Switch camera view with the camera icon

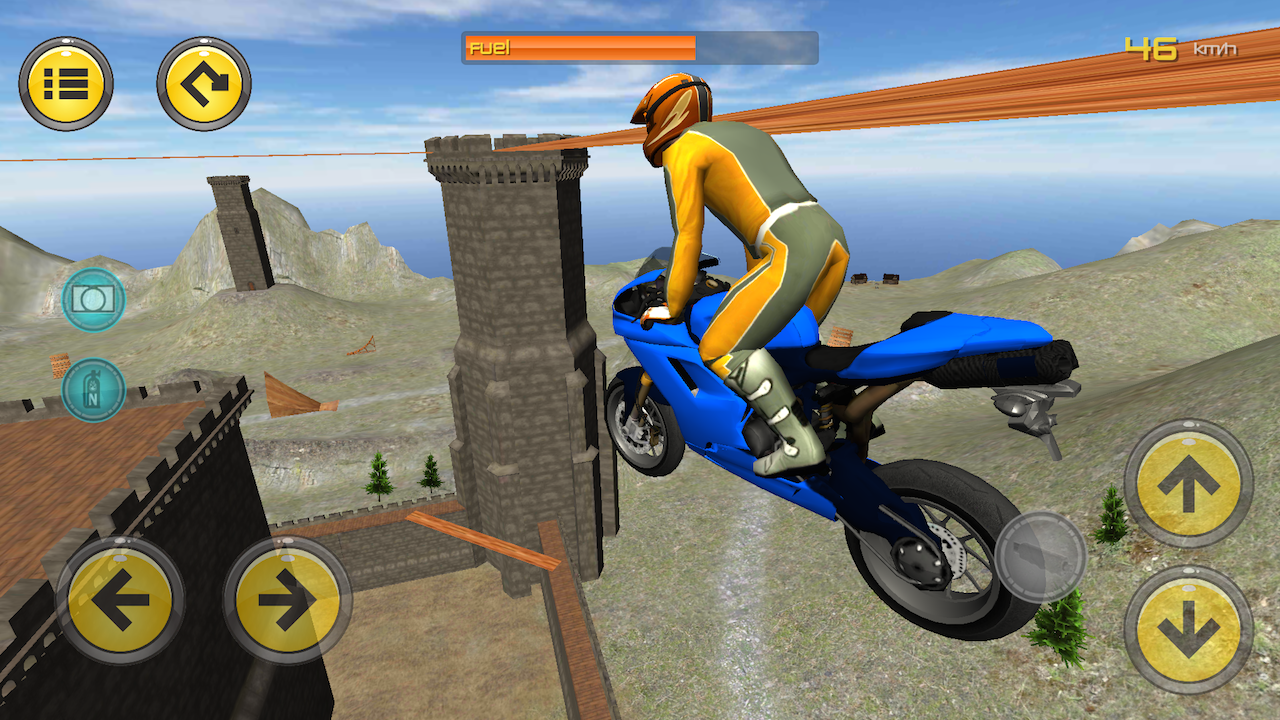point(93,300)
